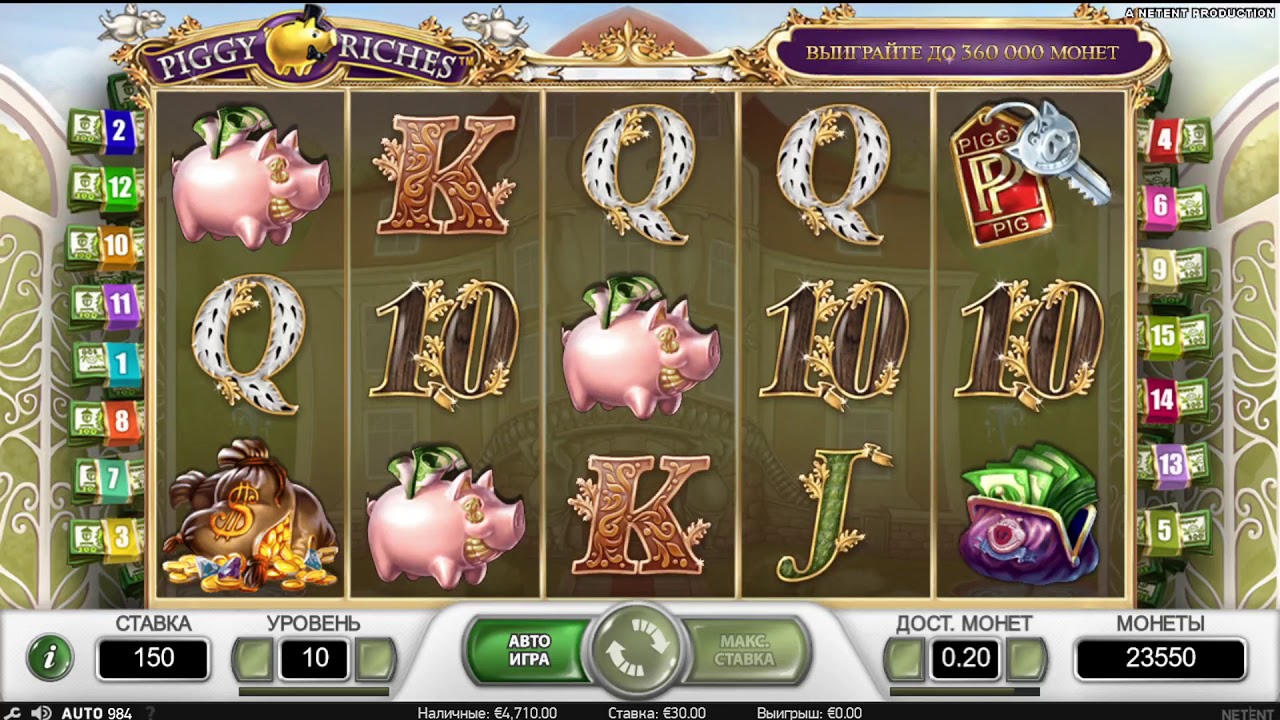
Task: Toggle sound with the speaker icon
Action: point(41,713)
